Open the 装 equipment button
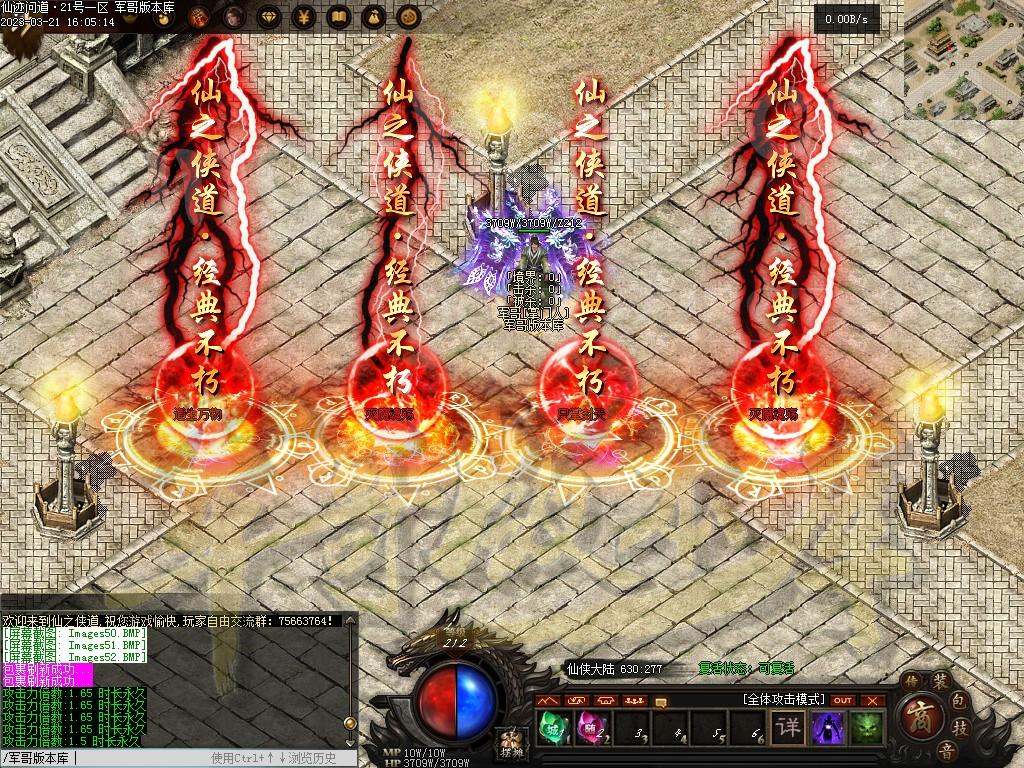 tap(940, 682)
